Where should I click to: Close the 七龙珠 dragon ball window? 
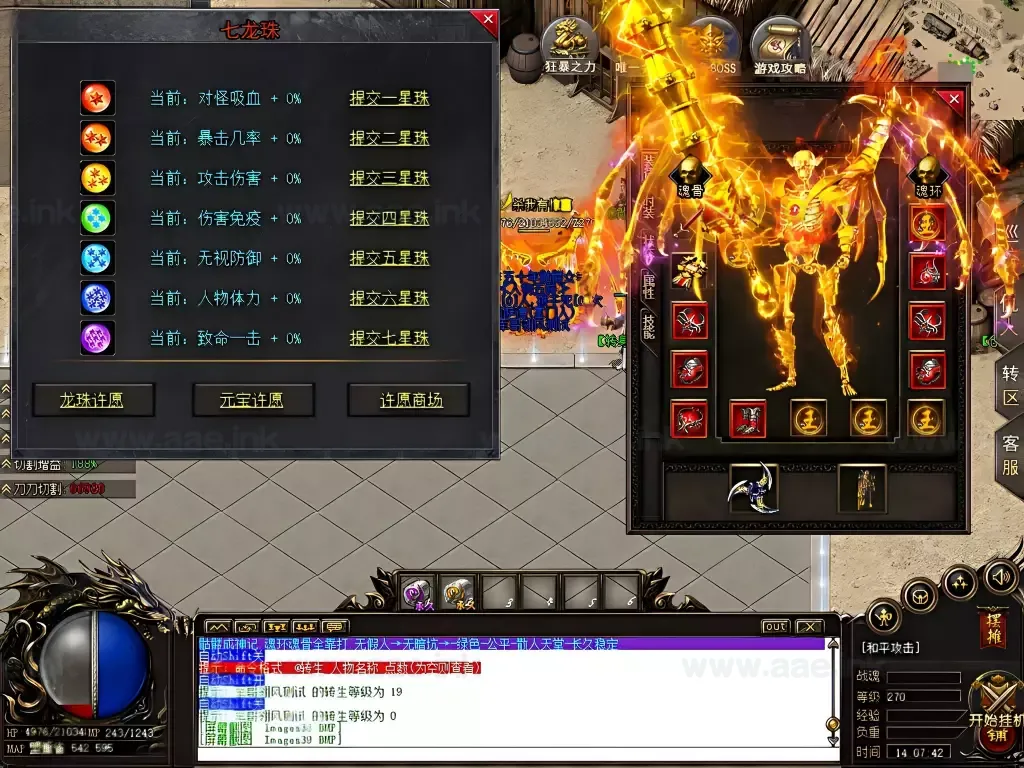point(487,20)
